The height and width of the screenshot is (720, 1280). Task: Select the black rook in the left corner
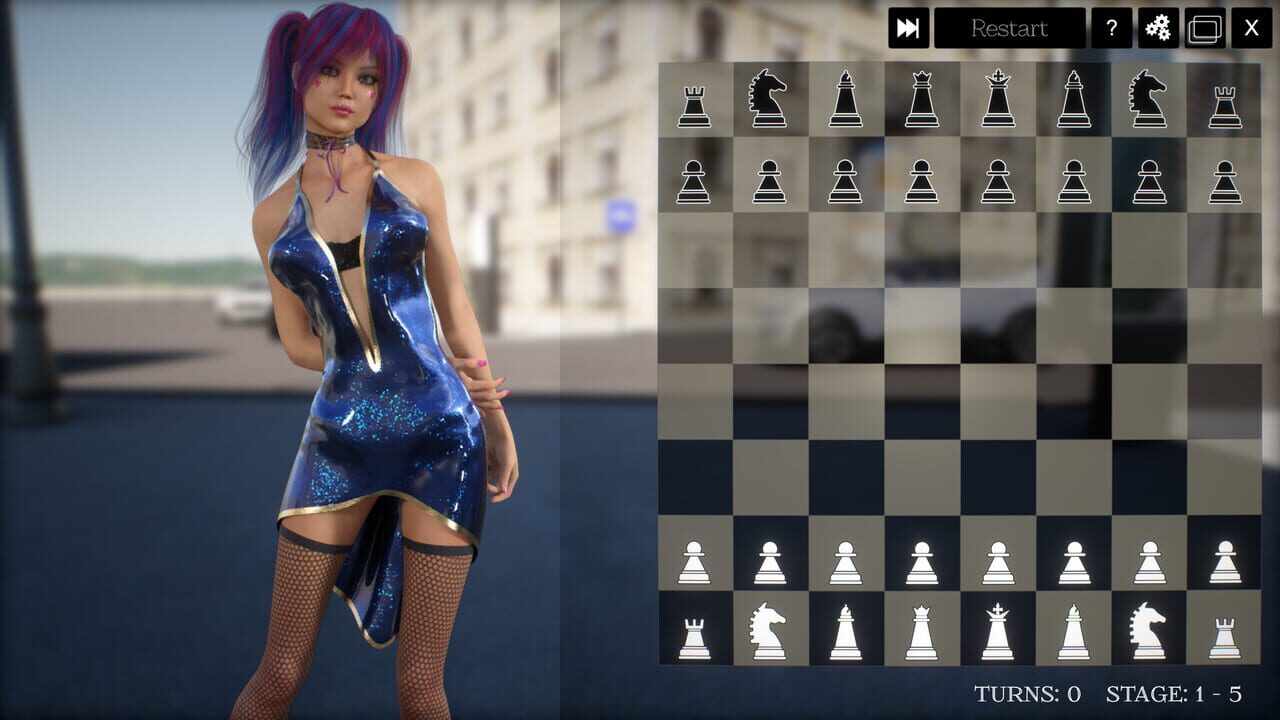click(x=692, y=100)
